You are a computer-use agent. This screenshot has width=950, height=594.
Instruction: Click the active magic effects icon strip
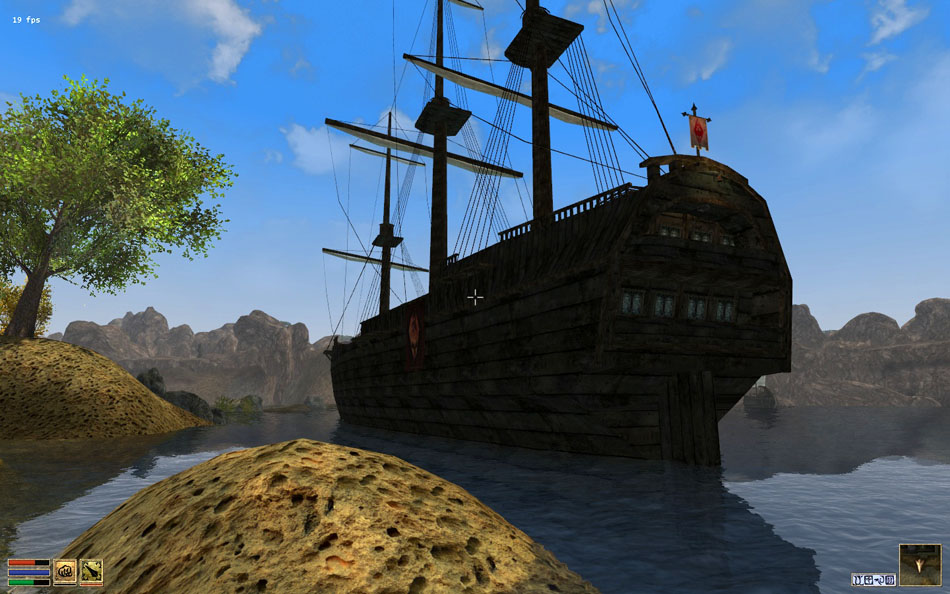pos(873,579)
